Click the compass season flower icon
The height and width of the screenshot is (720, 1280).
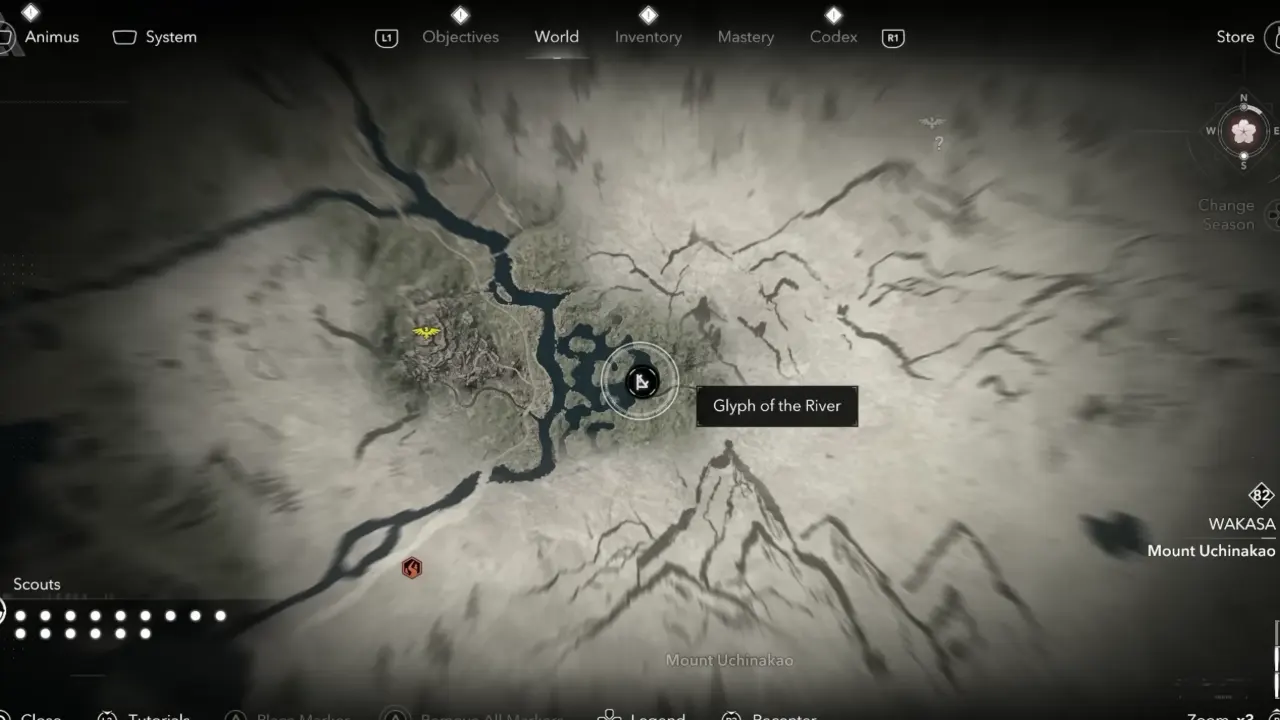1243,131
